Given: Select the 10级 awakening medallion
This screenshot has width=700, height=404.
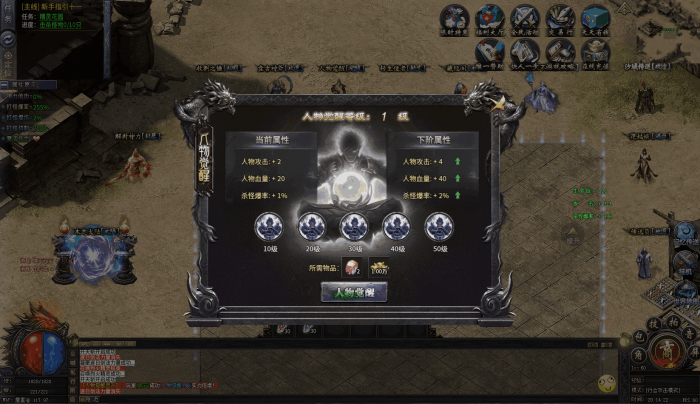Looking at the screenshot, I should click(x=269, y=226).
